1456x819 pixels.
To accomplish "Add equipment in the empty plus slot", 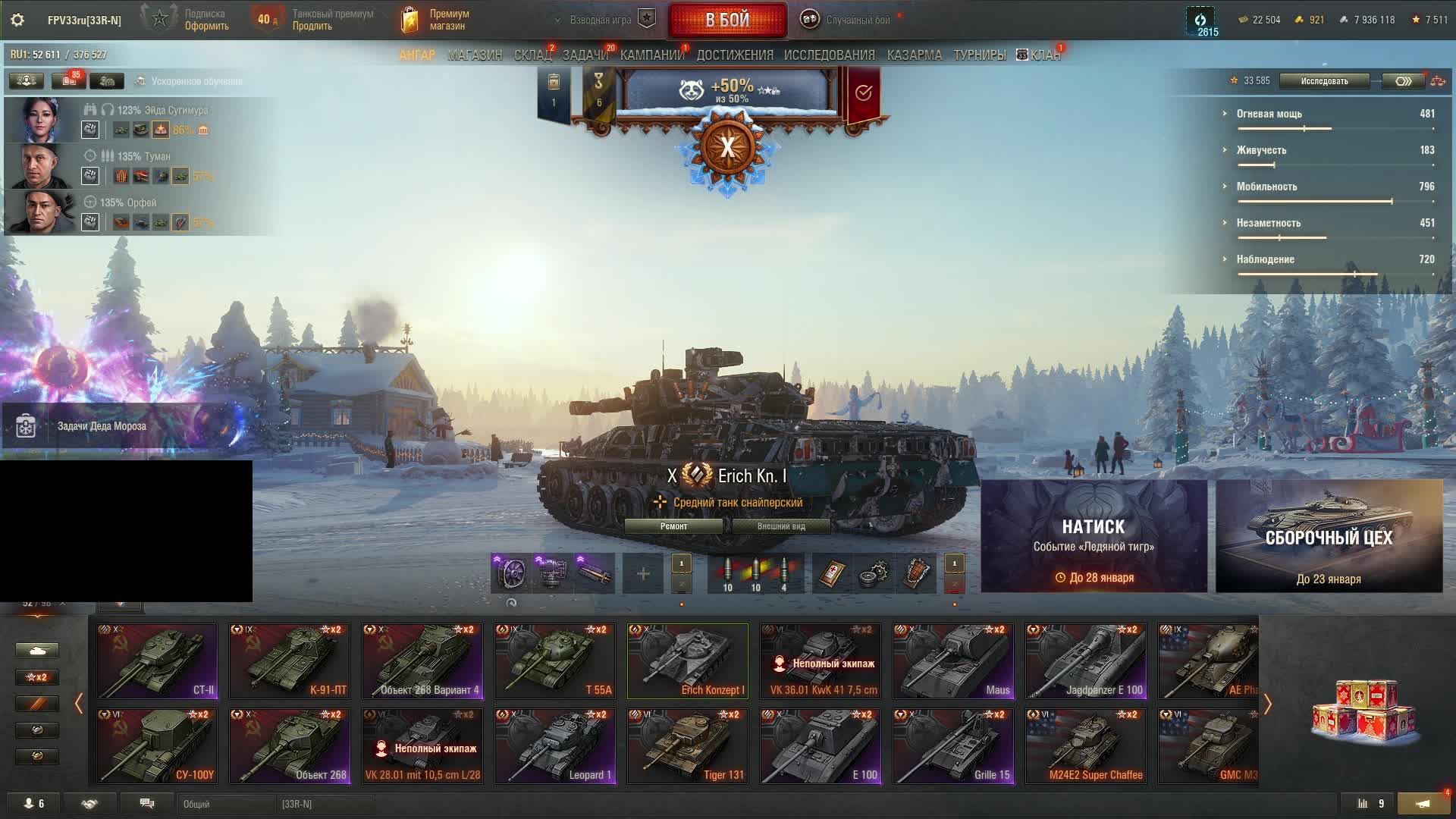I will tap(643, 574).
